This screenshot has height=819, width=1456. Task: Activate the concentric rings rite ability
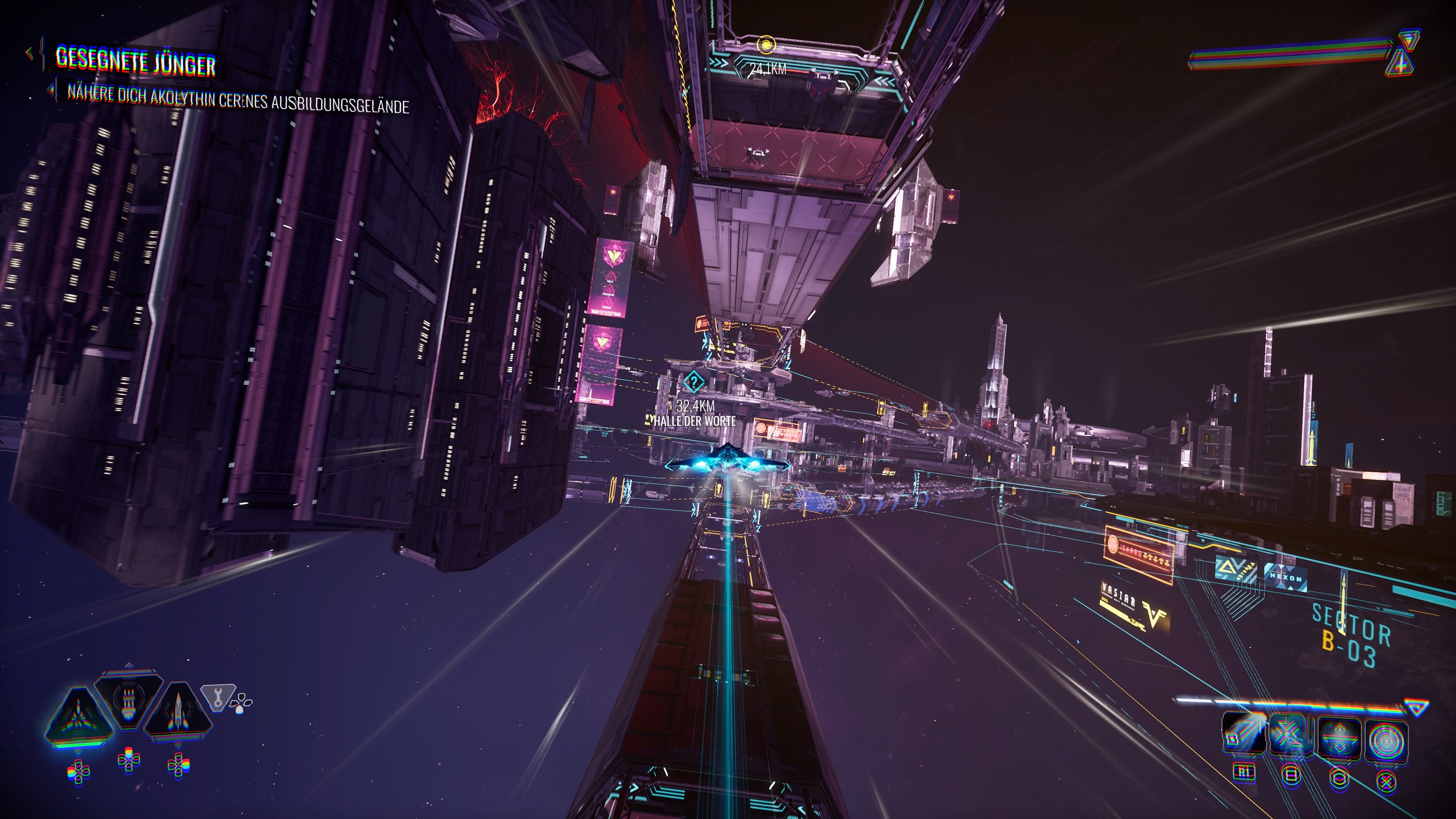pos(1386,736)
